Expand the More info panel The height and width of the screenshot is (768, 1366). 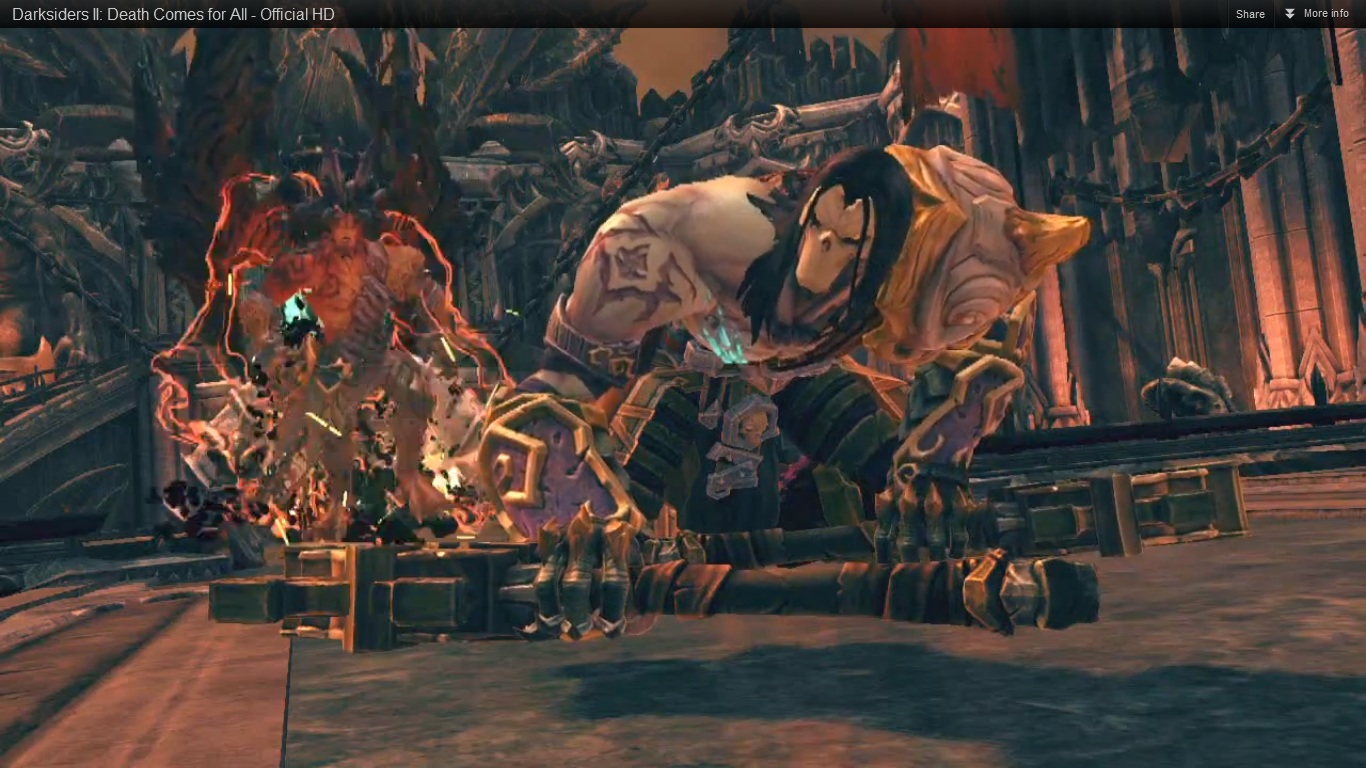click(1317, 14)
